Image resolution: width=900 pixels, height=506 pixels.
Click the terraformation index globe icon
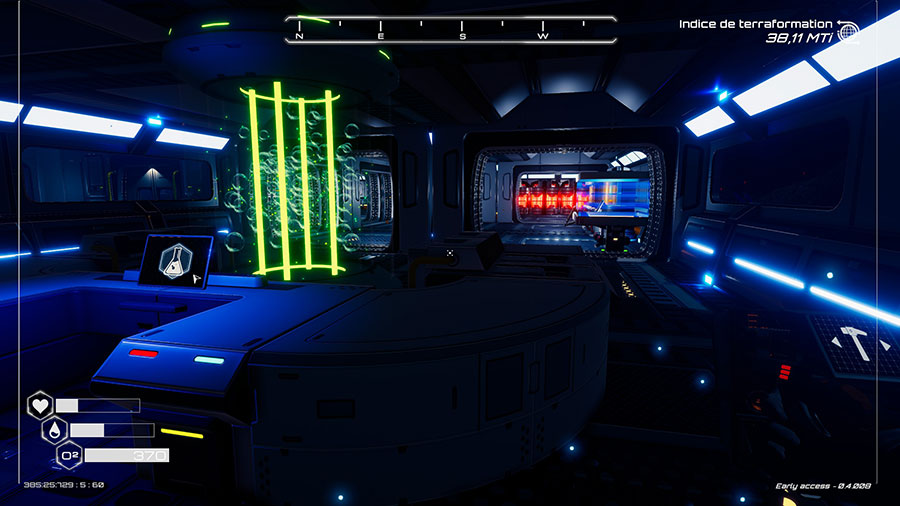pyautogui.click(x=848, y=32)
